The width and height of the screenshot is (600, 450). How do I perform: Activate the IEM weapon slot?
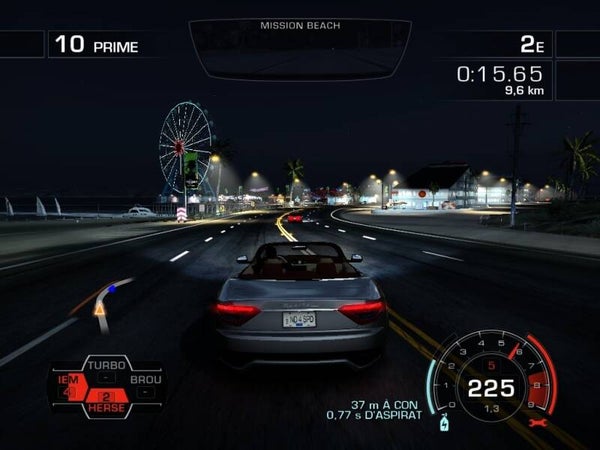(71, 384)
